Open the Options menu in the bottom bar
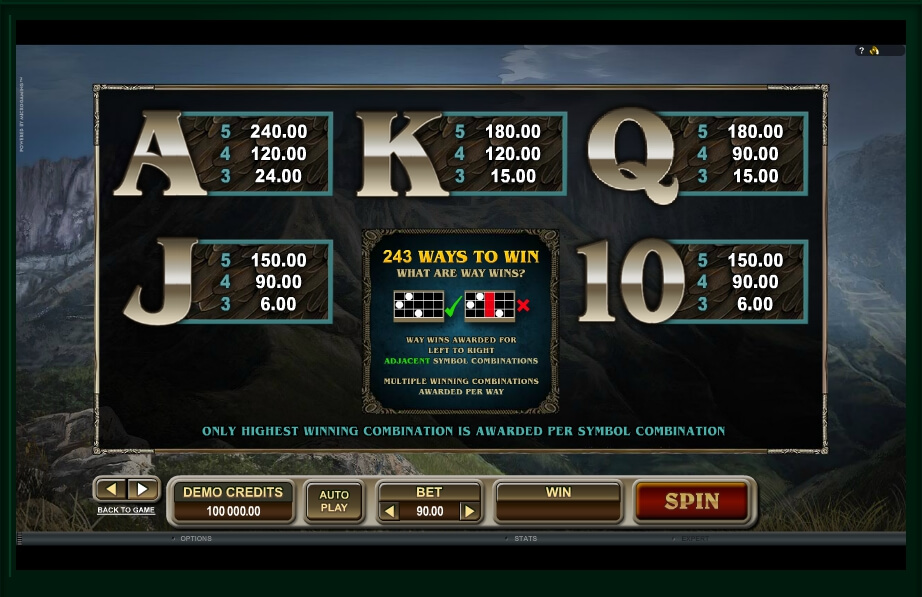 pos(195,539)
